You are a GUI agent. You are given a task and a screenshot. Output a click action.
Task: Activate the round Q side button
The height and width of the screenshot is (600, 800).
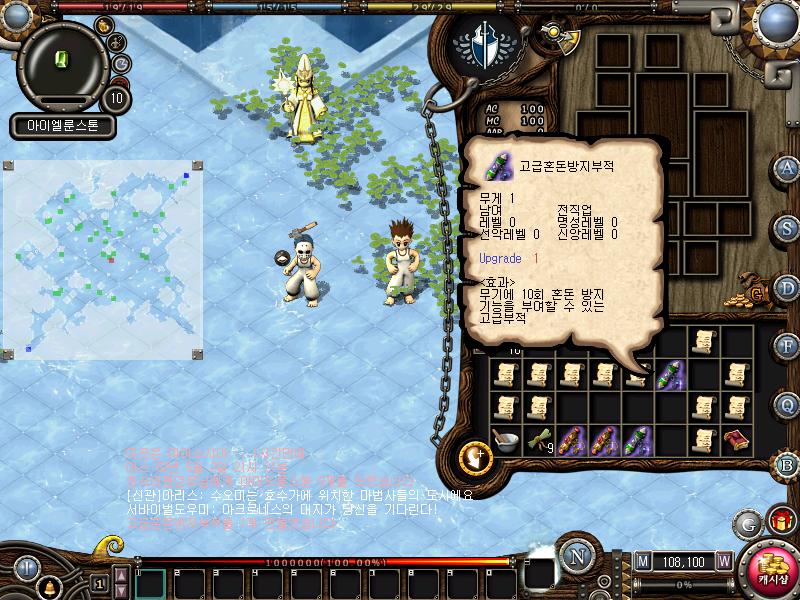(787, 404)
